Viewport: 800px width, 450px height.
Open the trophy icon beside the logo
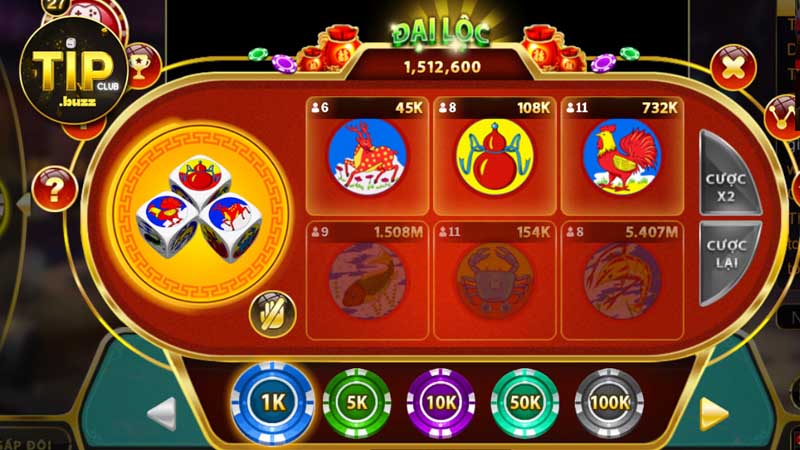tap(142, 66)
